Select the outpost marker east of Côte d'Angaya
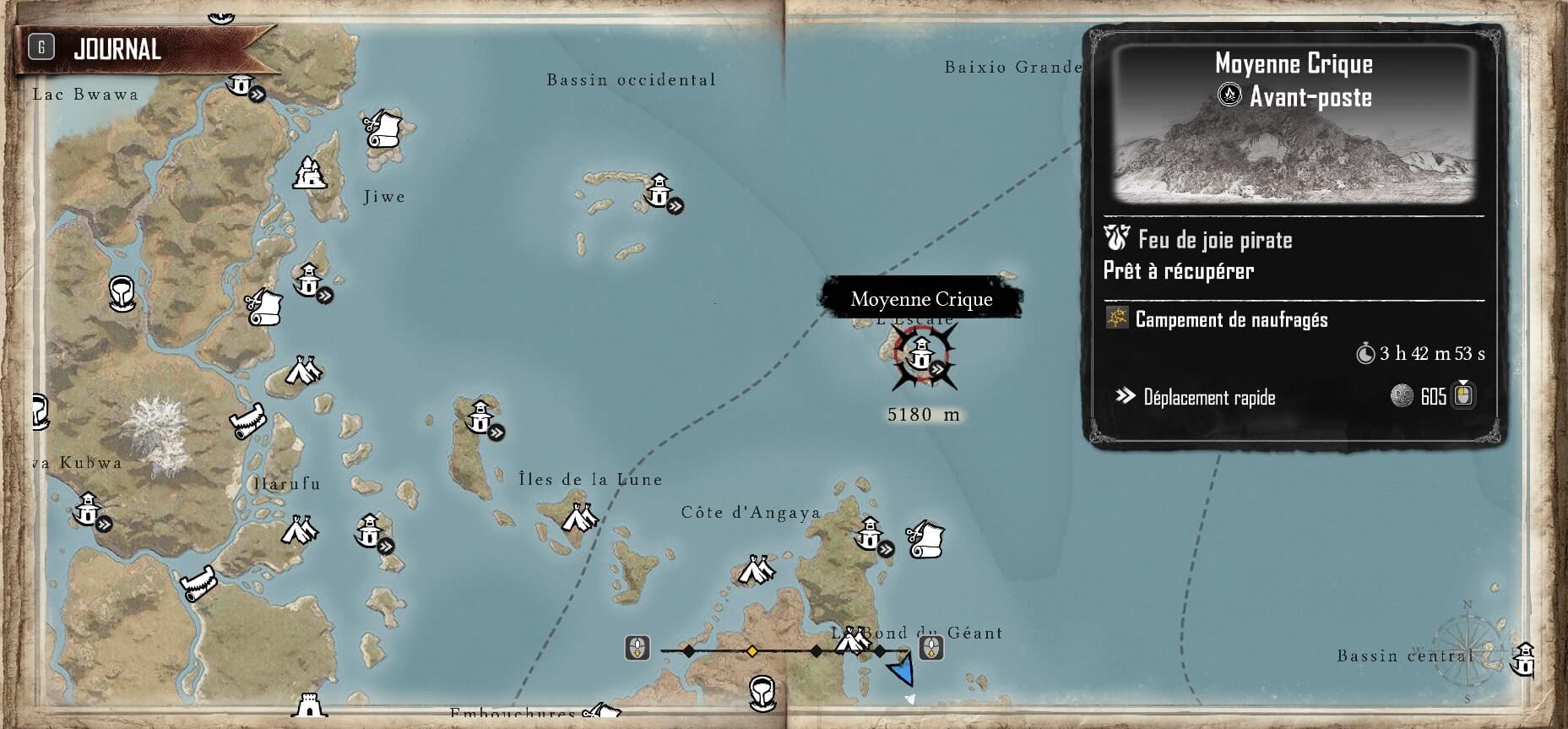Viewport: 1568px width, 729px height. pos(870,535)
